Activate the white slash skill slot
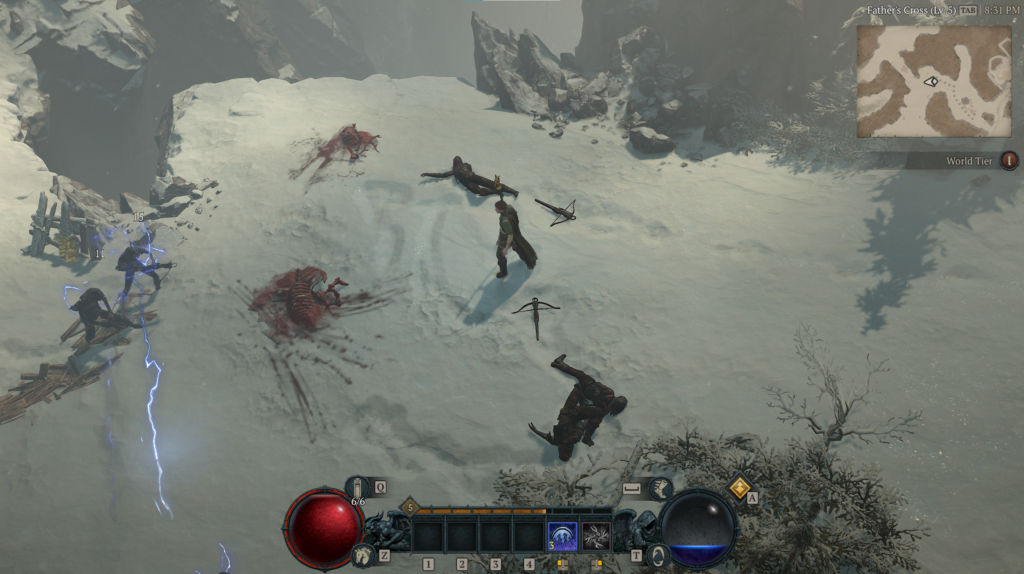The image size is (1024, 574). point(597,537)
